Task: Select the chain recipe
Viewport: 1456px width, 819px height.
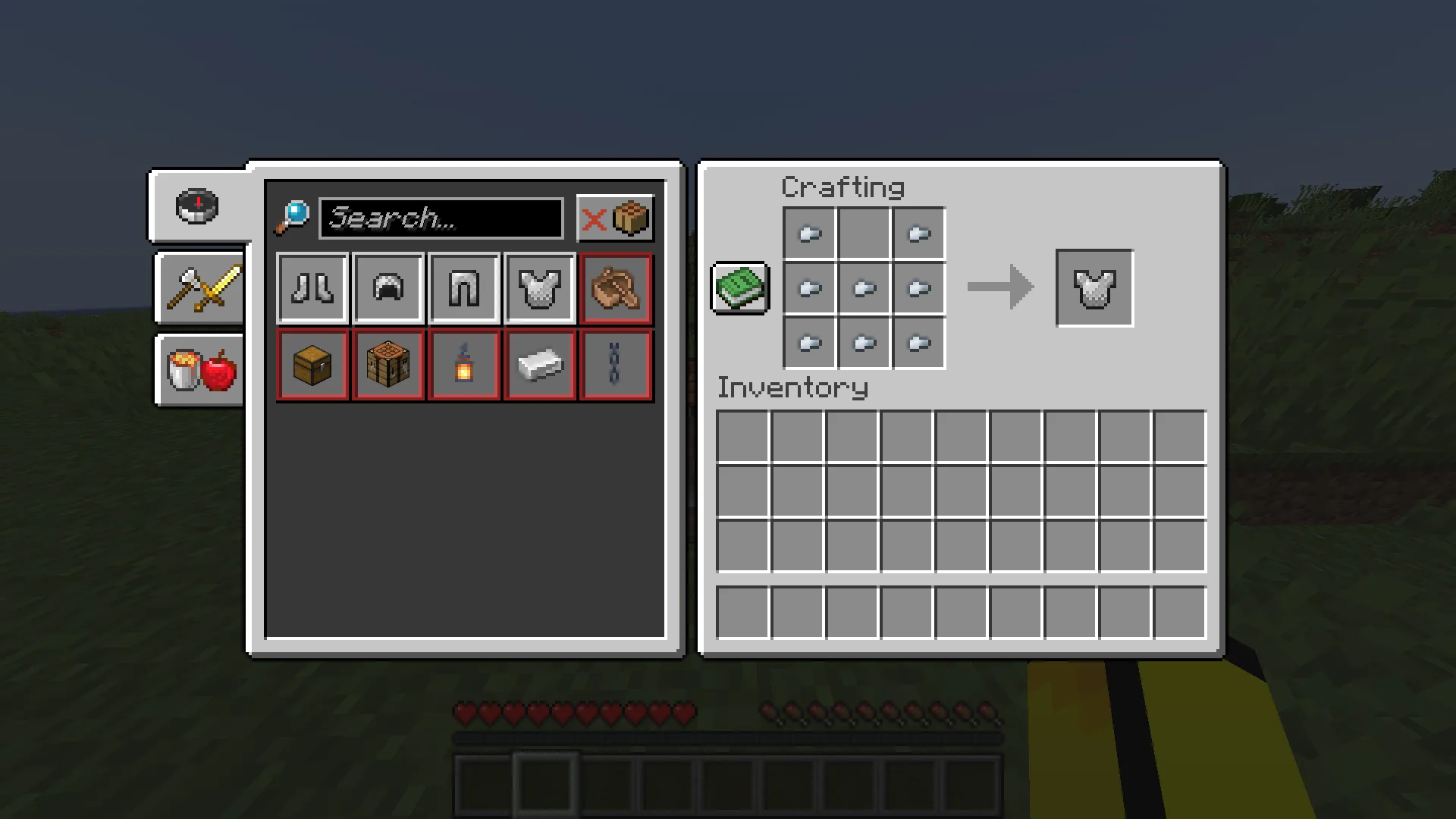Action: coord(616,365)
